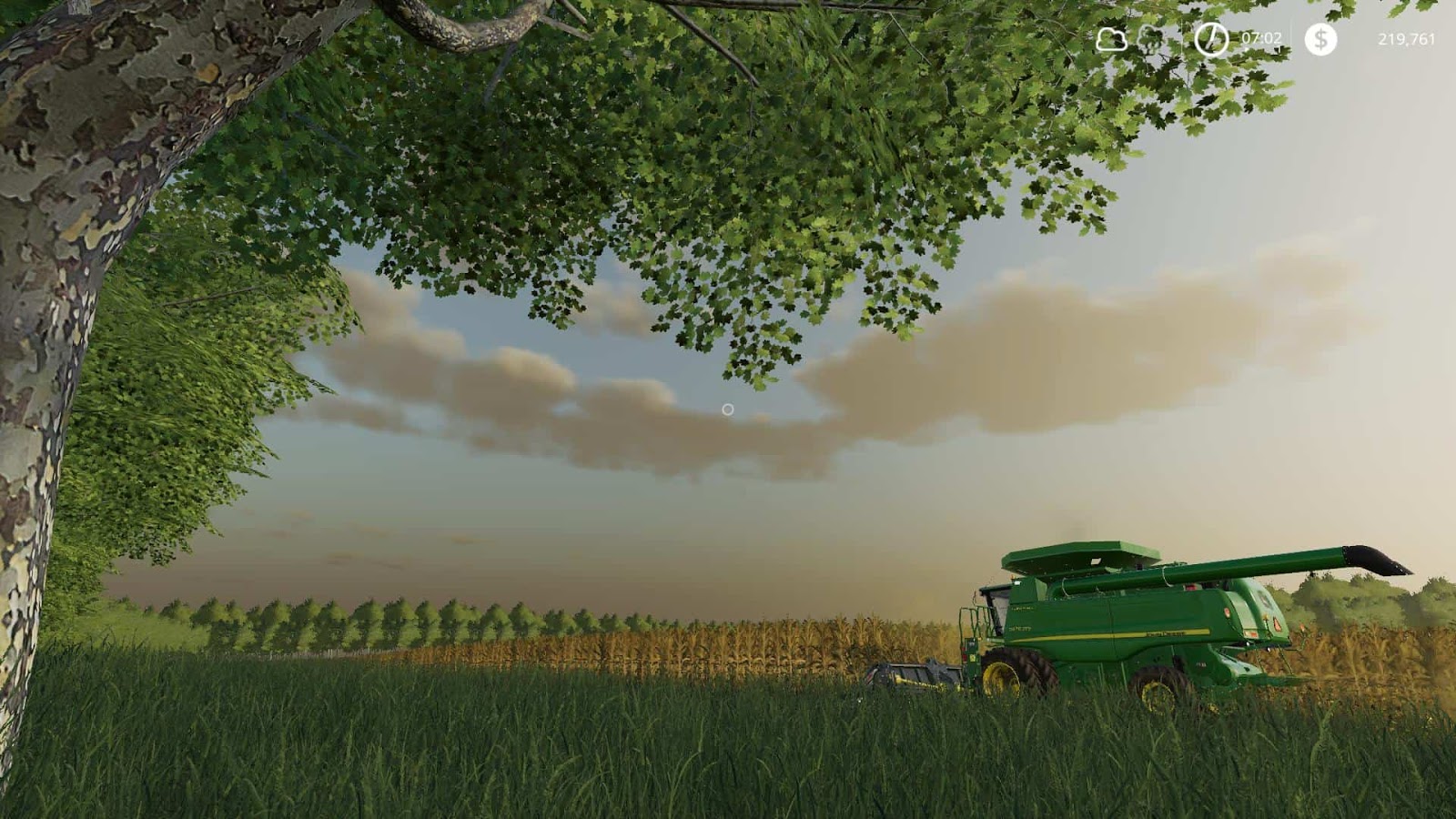Viewport: 1456px width, 819px height.
Task: Click the warning triangle decal on the harvester
Action: click(1276, 625)
